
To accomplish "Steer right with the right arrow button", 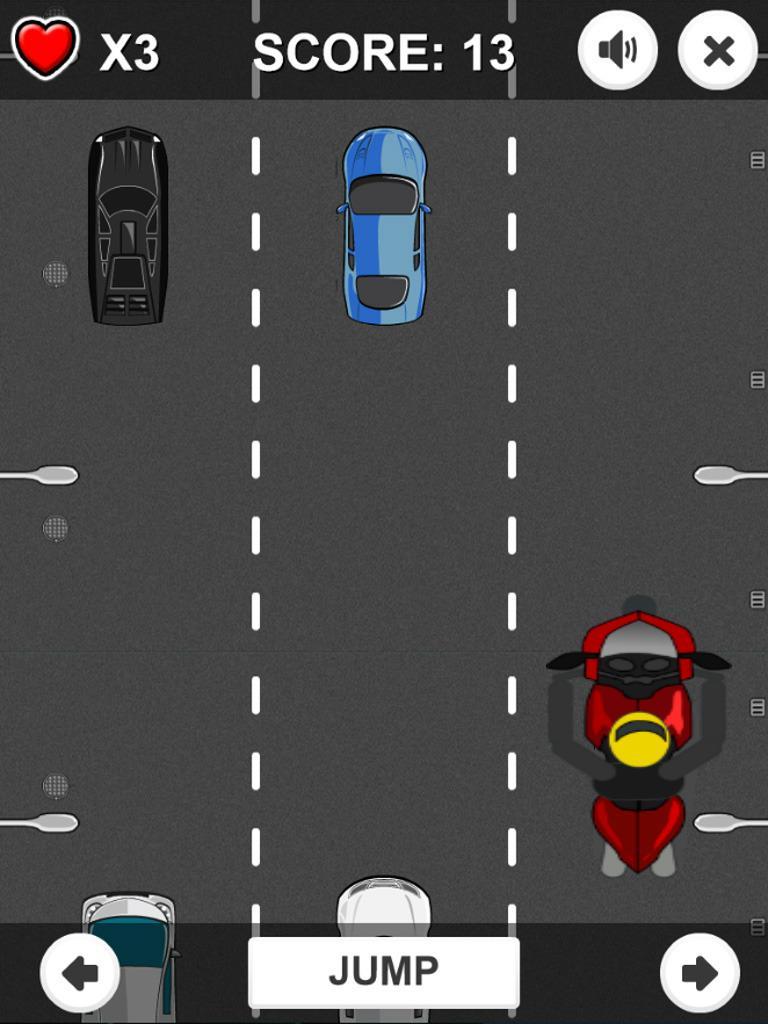I will click(700, 972).
